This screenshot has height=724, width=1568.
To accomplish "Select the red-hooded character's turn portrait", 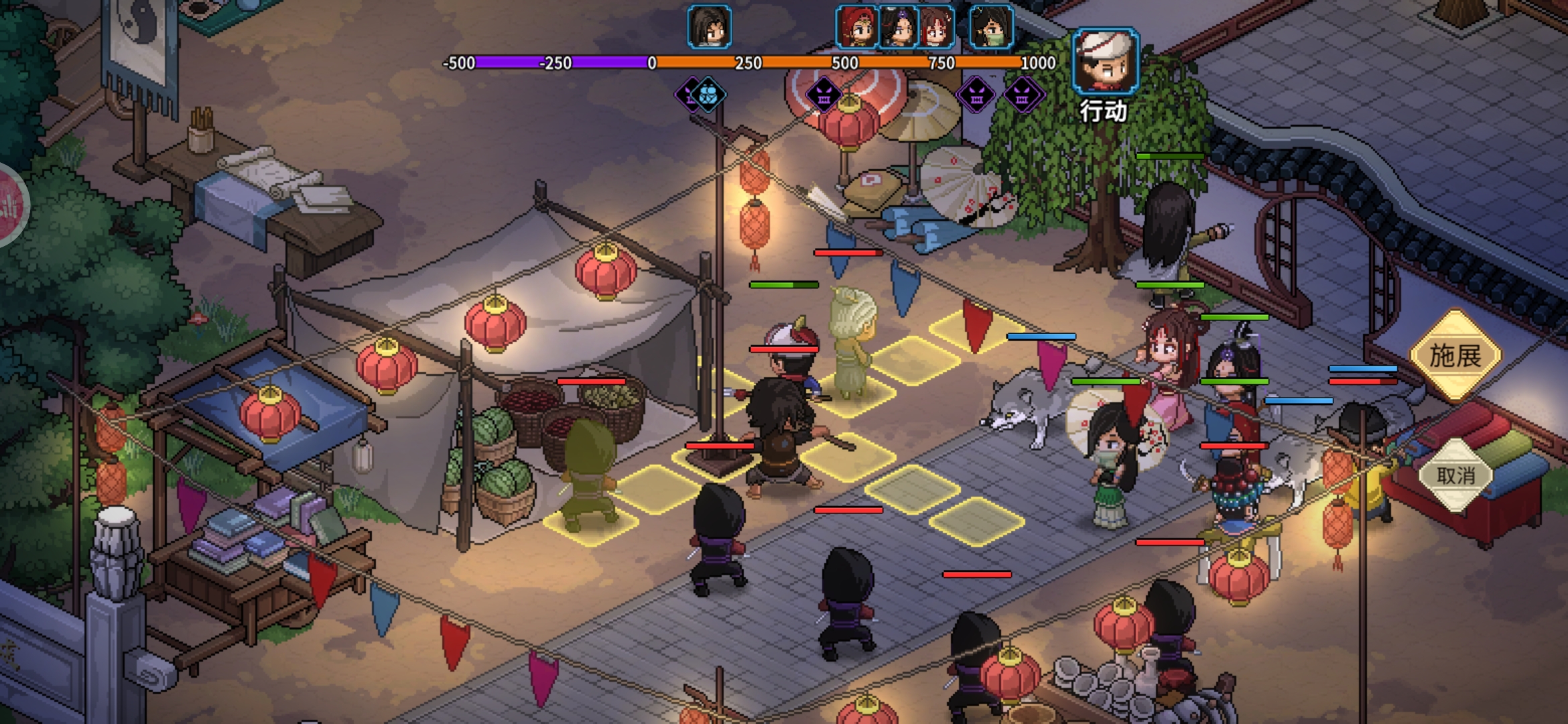I will click(857, 27).
